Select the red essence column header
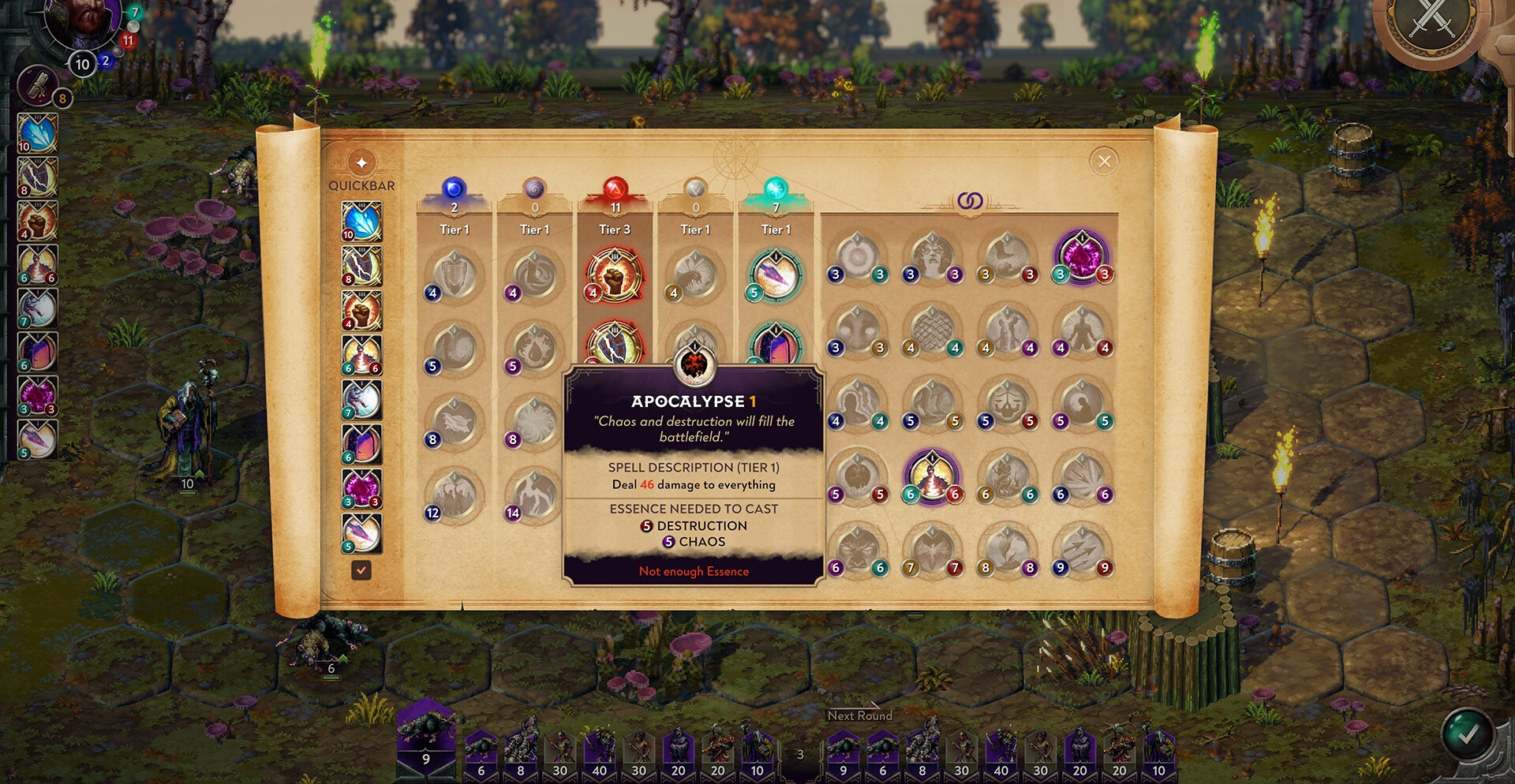The image size is (1515, 784). click(x=615, y=190)
